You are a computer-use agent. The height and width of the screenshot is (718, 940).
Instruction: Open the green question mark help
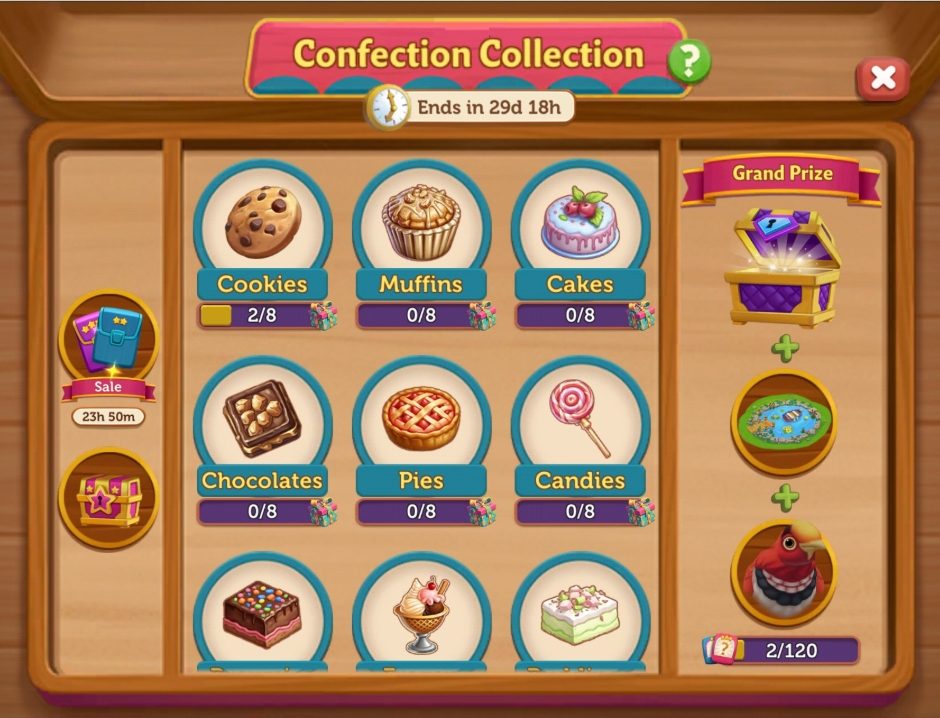click(x=688, y=61)
